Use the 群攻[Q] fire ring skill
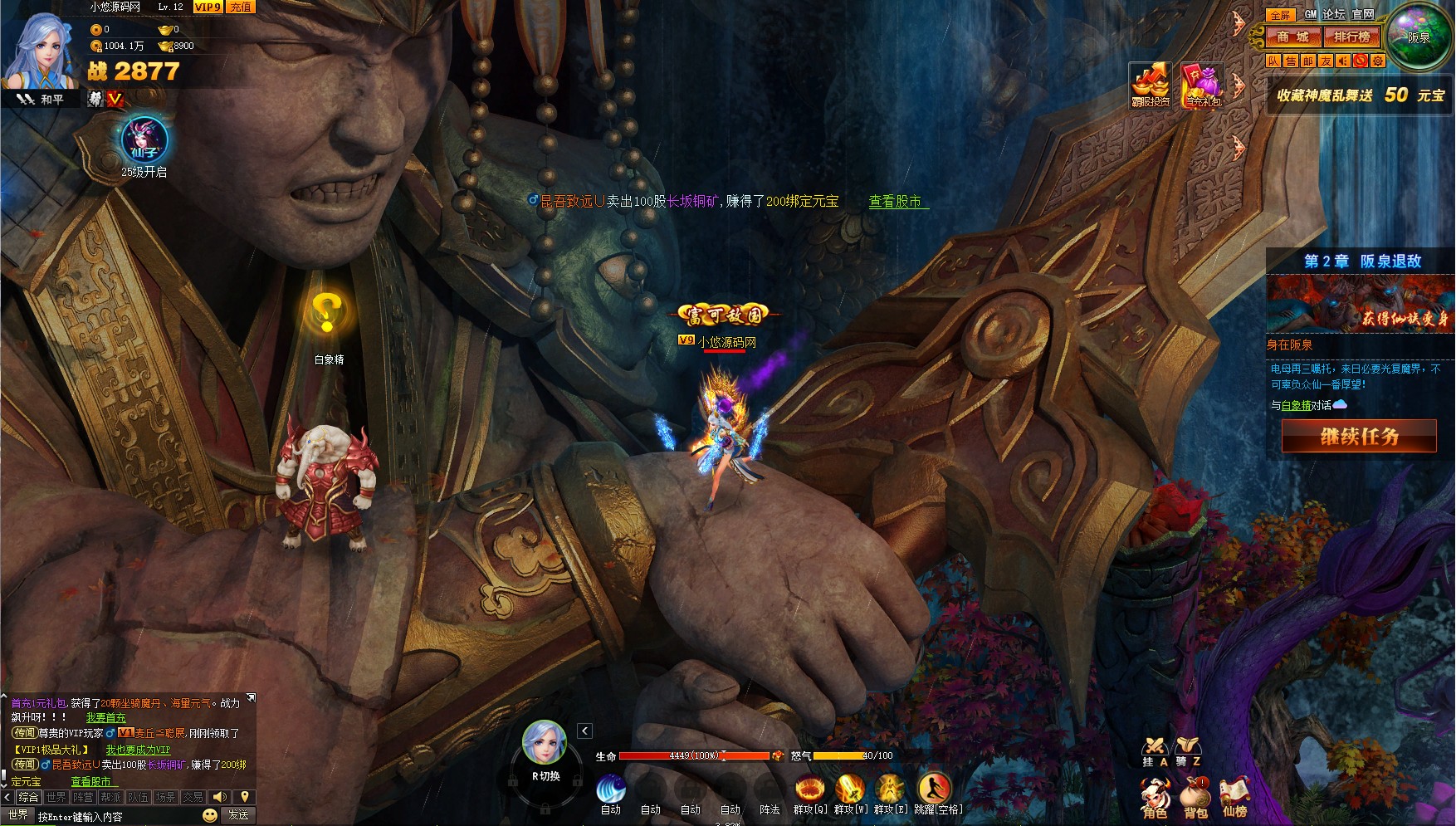This screenshot has height=826, width=1456. [x=809, y=789]
